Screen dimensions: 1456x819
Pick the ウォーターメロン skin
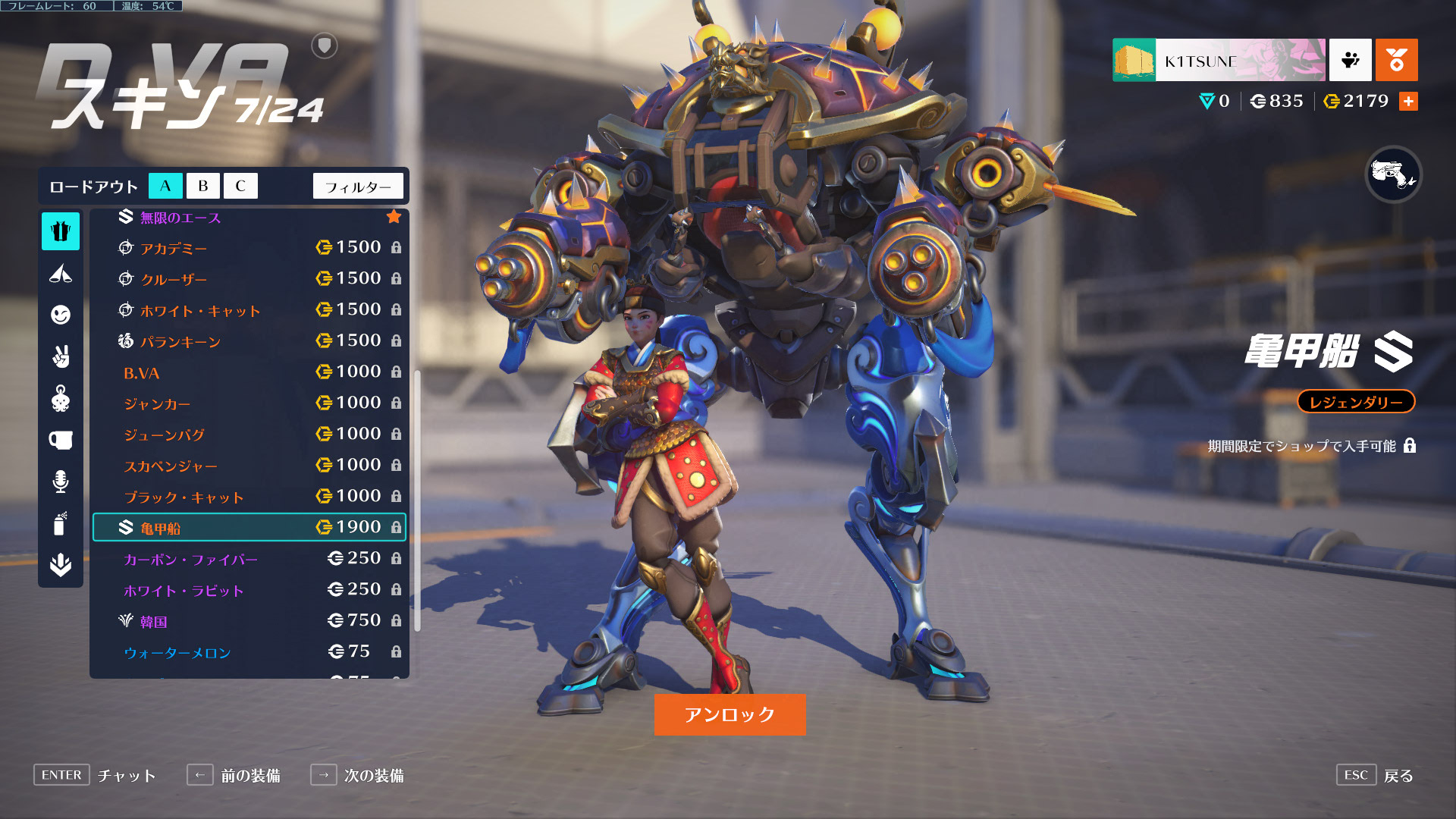coord(249,652)
